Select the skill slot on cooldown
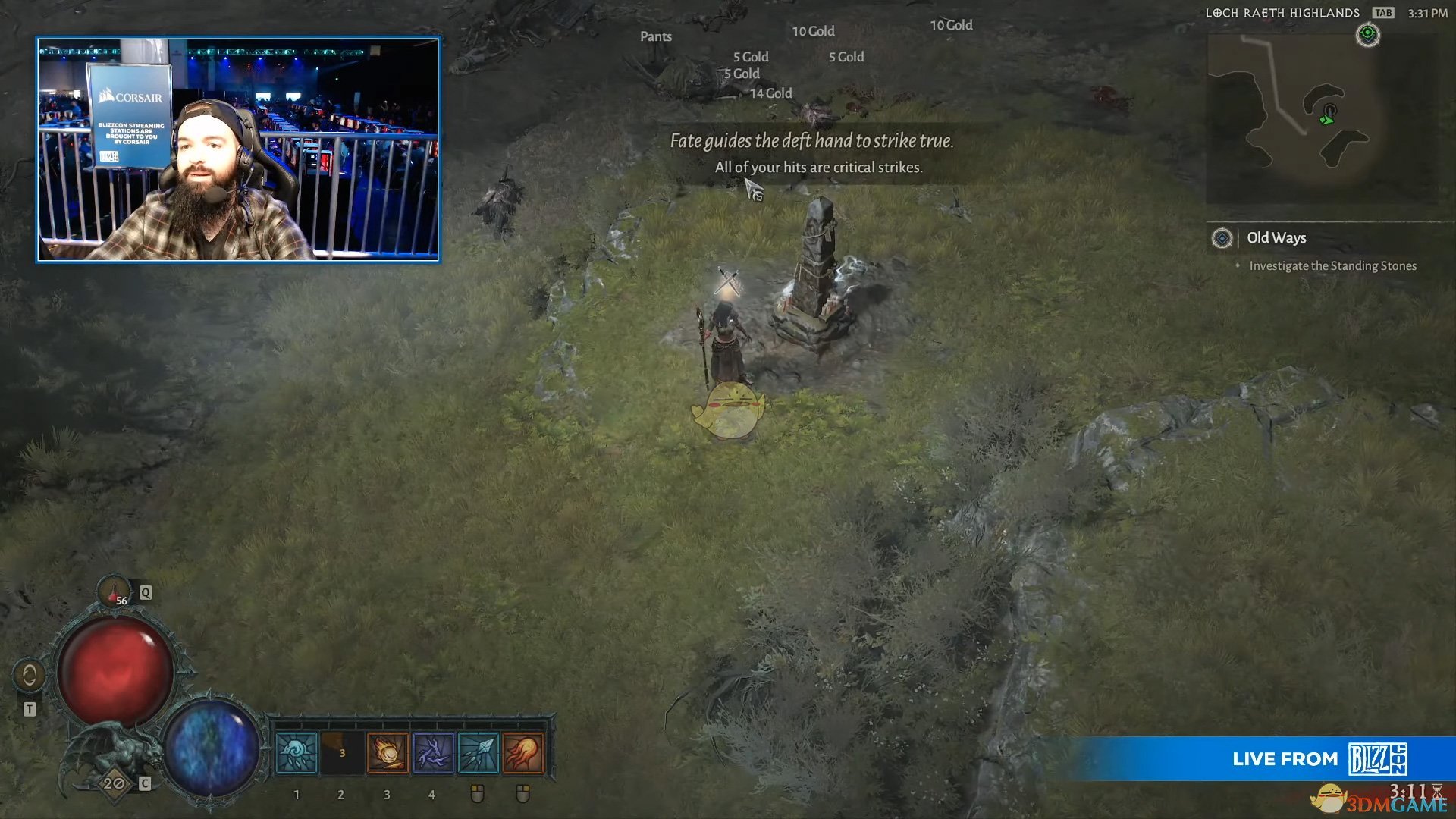 tap(342, 753)
